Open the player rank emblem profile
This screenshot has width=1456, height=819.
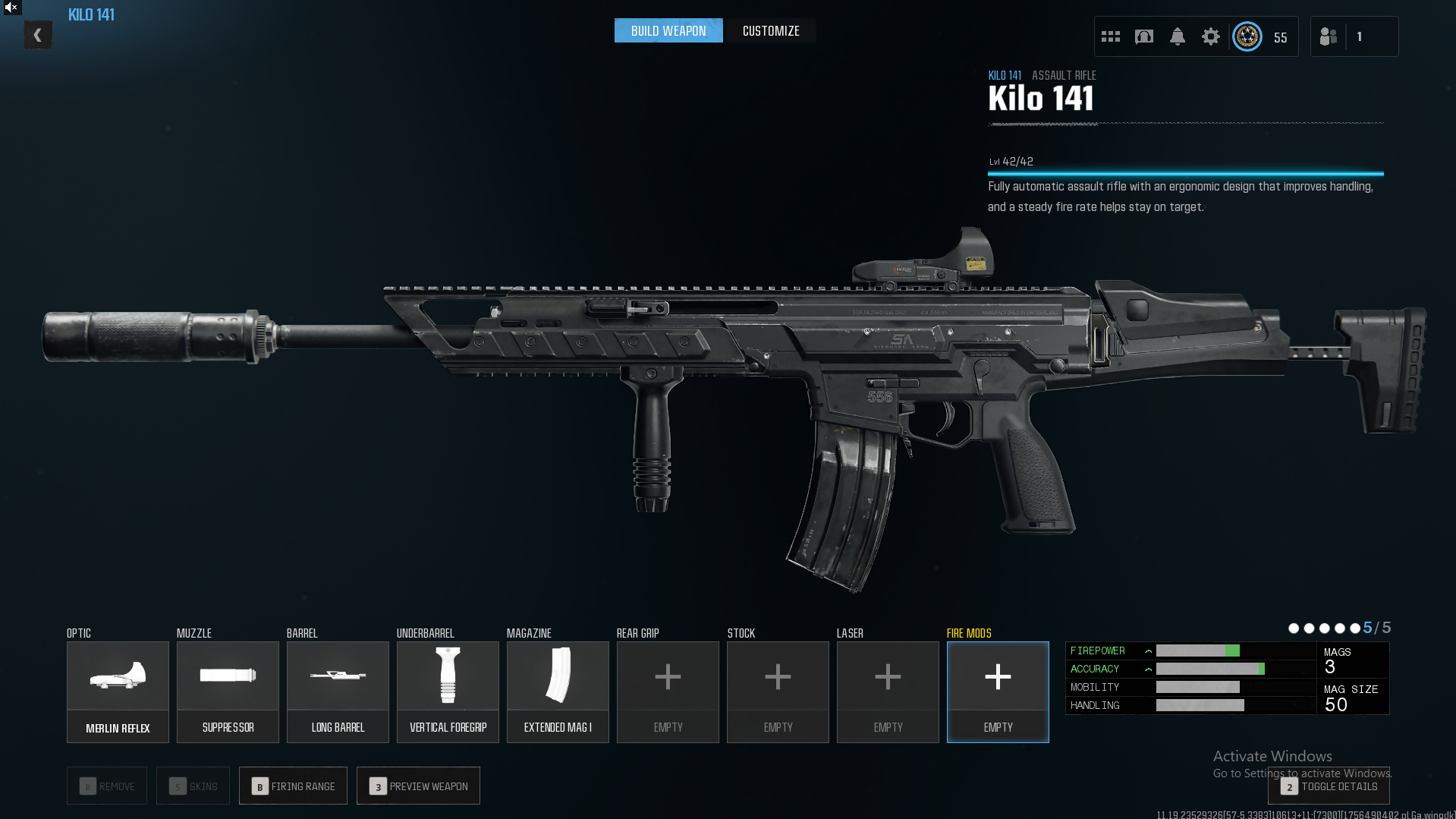[1247, 36]
